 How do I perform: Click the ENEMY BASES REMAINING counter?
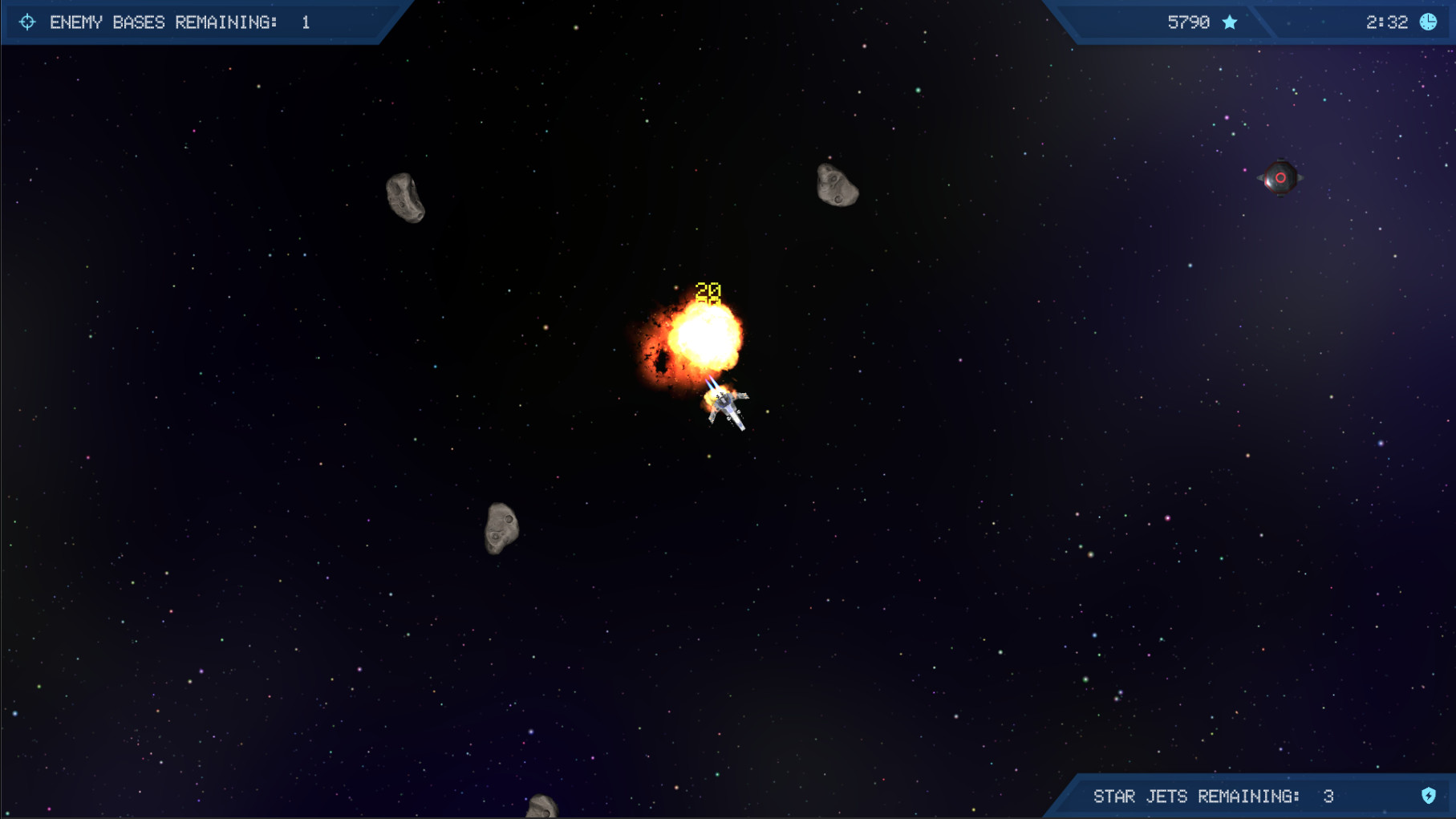[x=180, y=22]
